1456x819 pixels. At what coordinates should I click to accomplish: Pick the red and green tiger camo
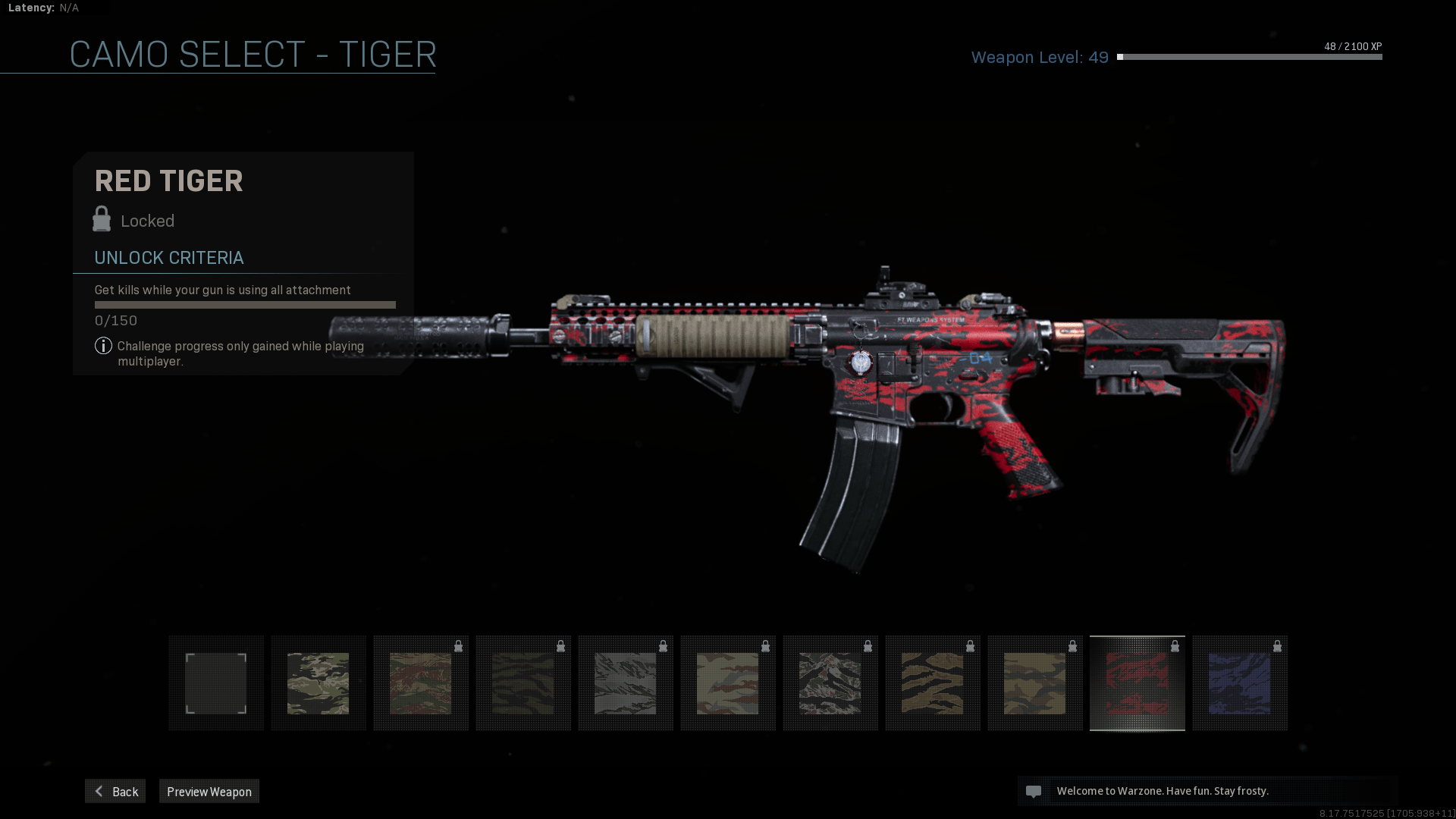click(x=421, y=683)
